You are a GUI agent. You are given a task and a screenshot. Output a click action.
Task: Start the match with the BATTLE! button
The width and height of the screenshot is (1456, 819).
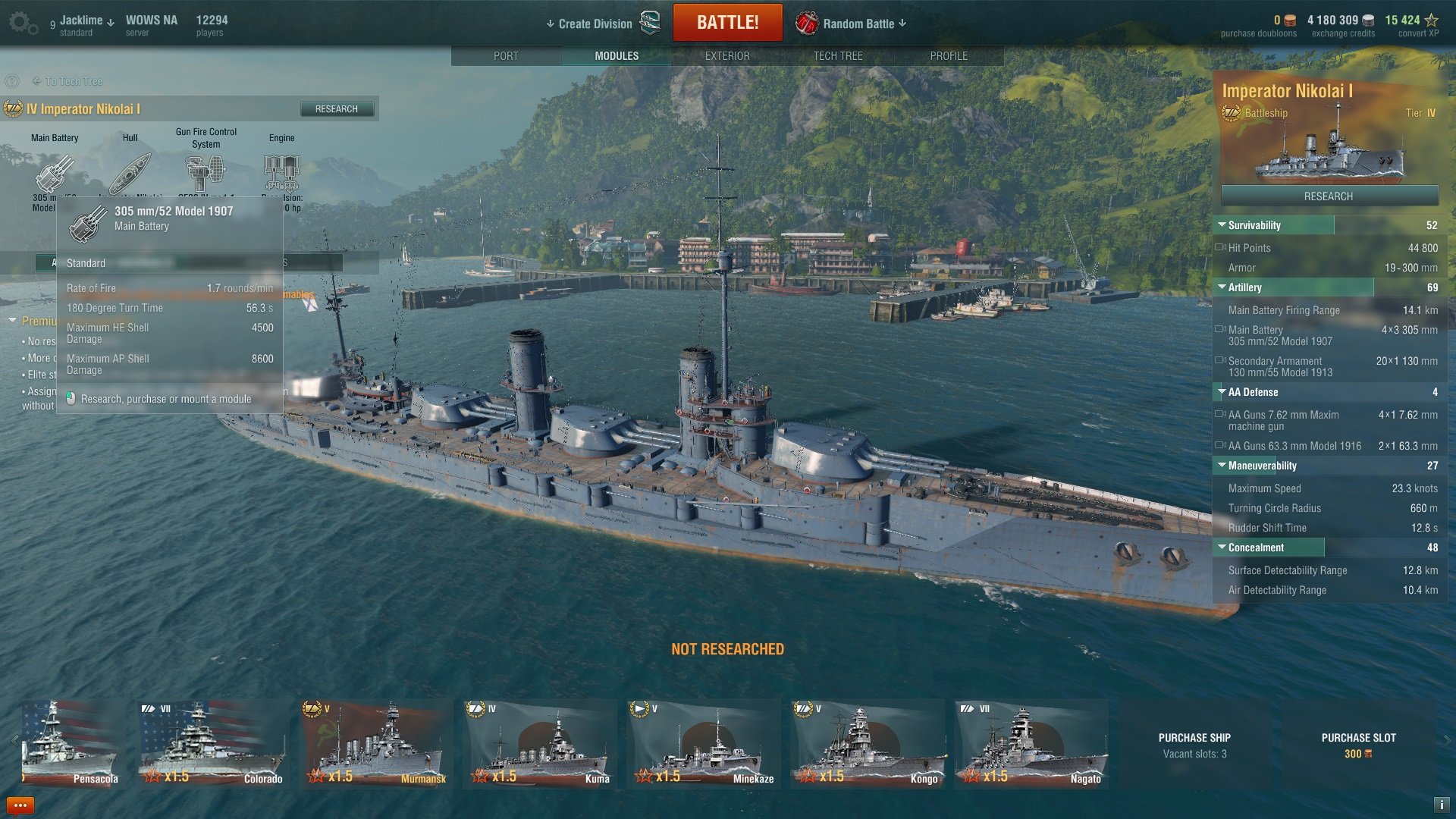pyautogui.click(x=727, y=23)
